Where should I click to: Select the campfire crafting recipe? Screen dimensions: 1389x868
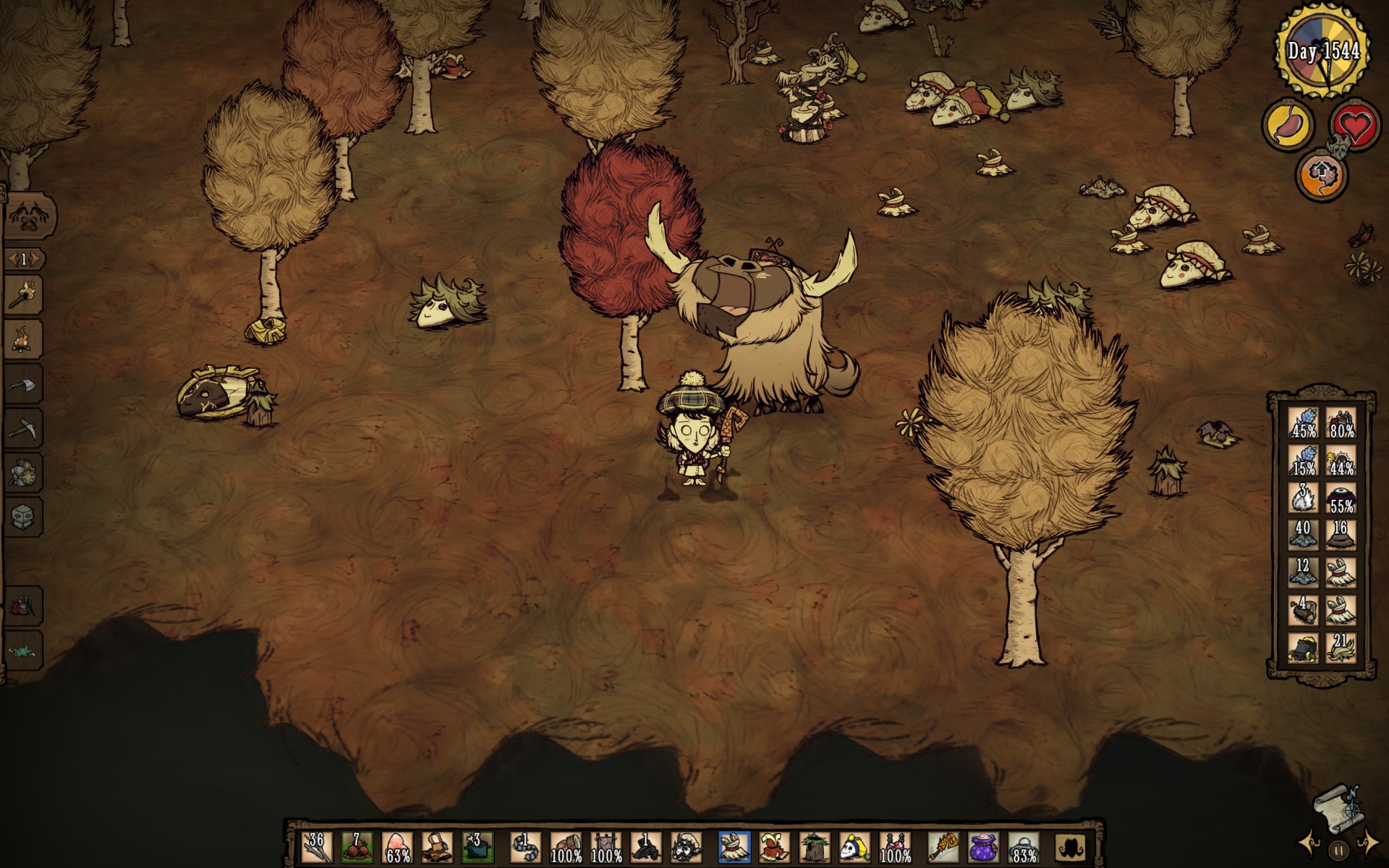click(26, 339)
